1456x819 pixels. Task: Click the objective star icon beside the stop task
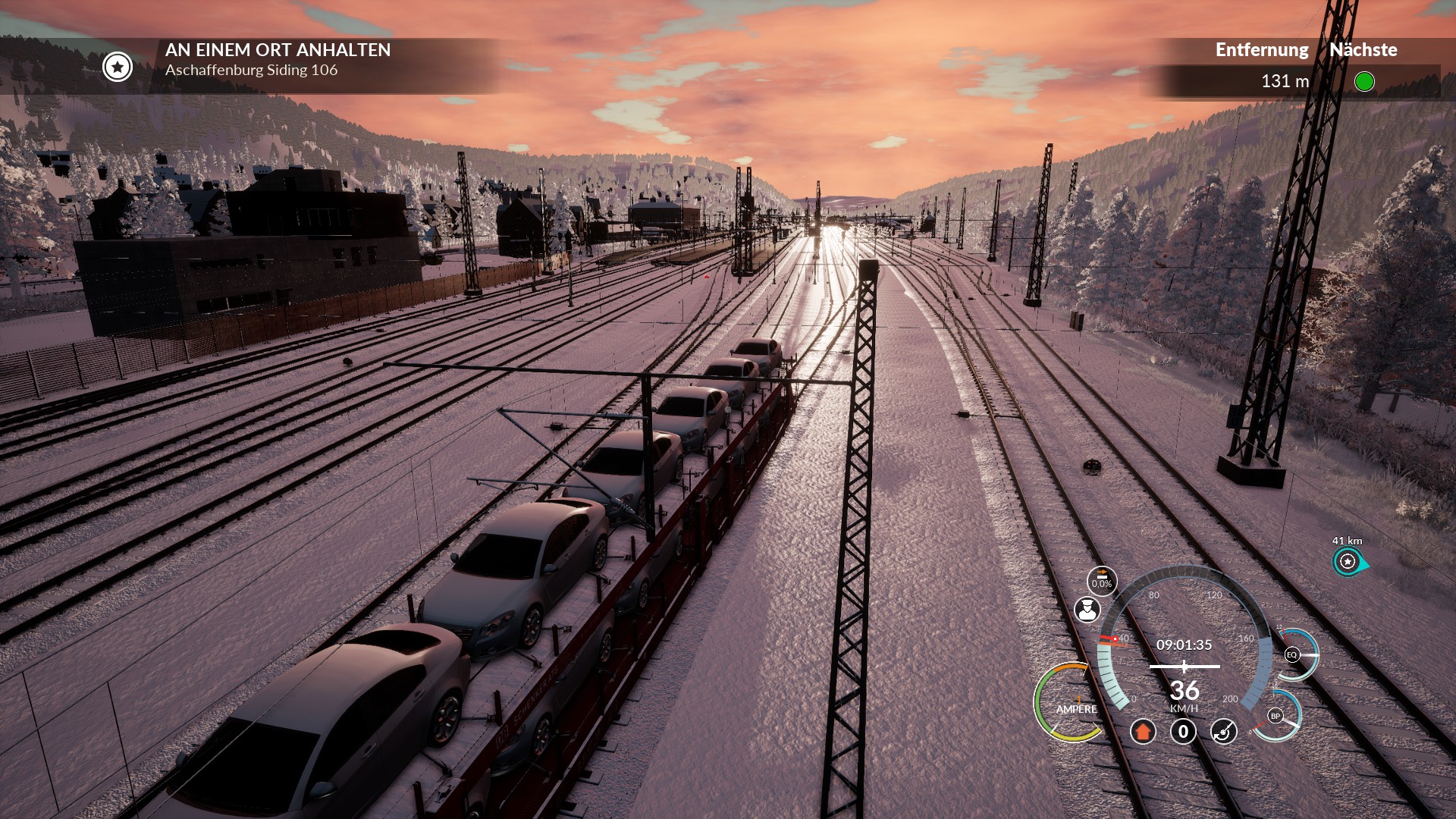click(118, 67)
